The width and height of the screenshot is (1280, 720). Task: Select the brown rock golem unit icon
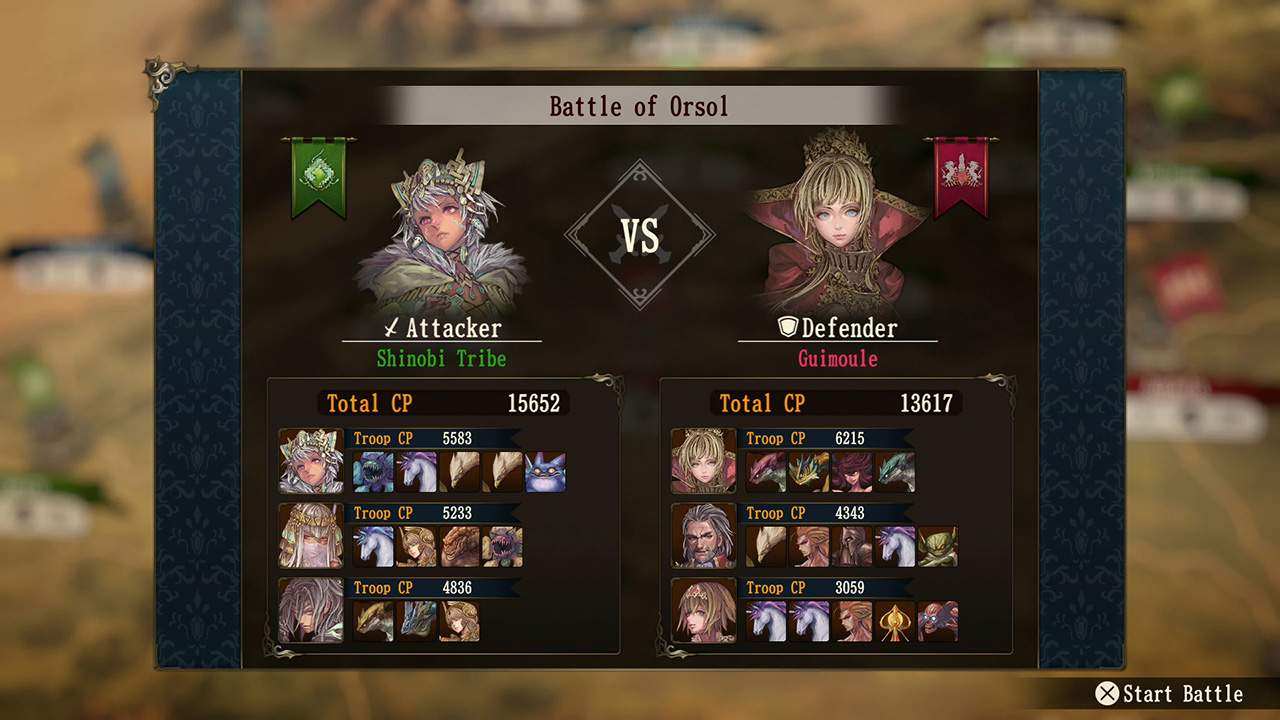[x=459, y=547]
